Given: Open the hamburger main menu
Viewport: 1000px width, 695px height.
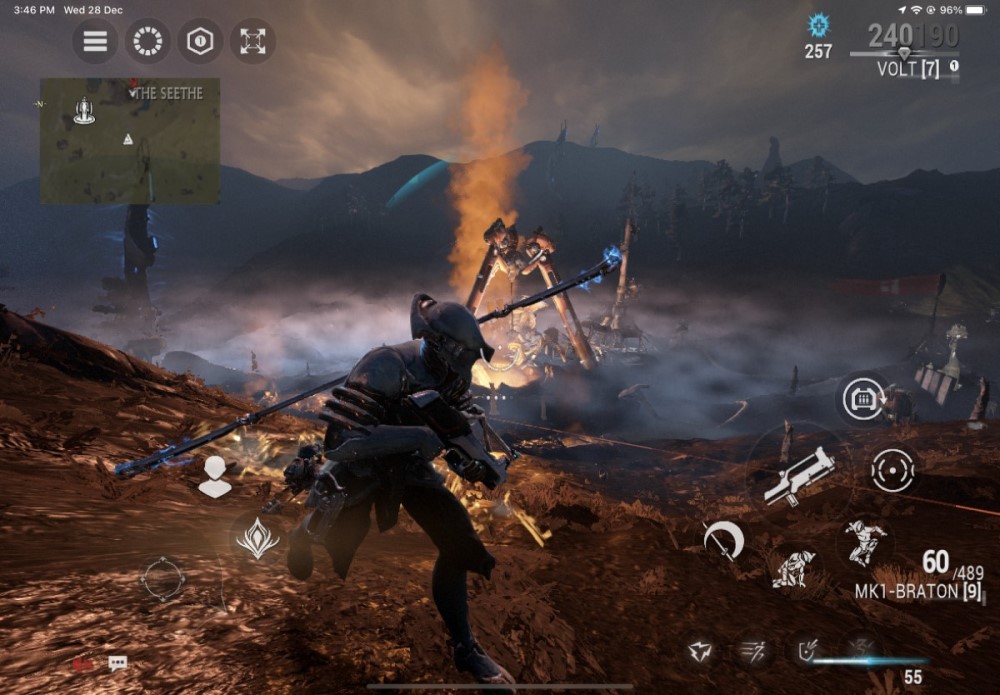Looking at the screenshot, I should click(95, 41).
